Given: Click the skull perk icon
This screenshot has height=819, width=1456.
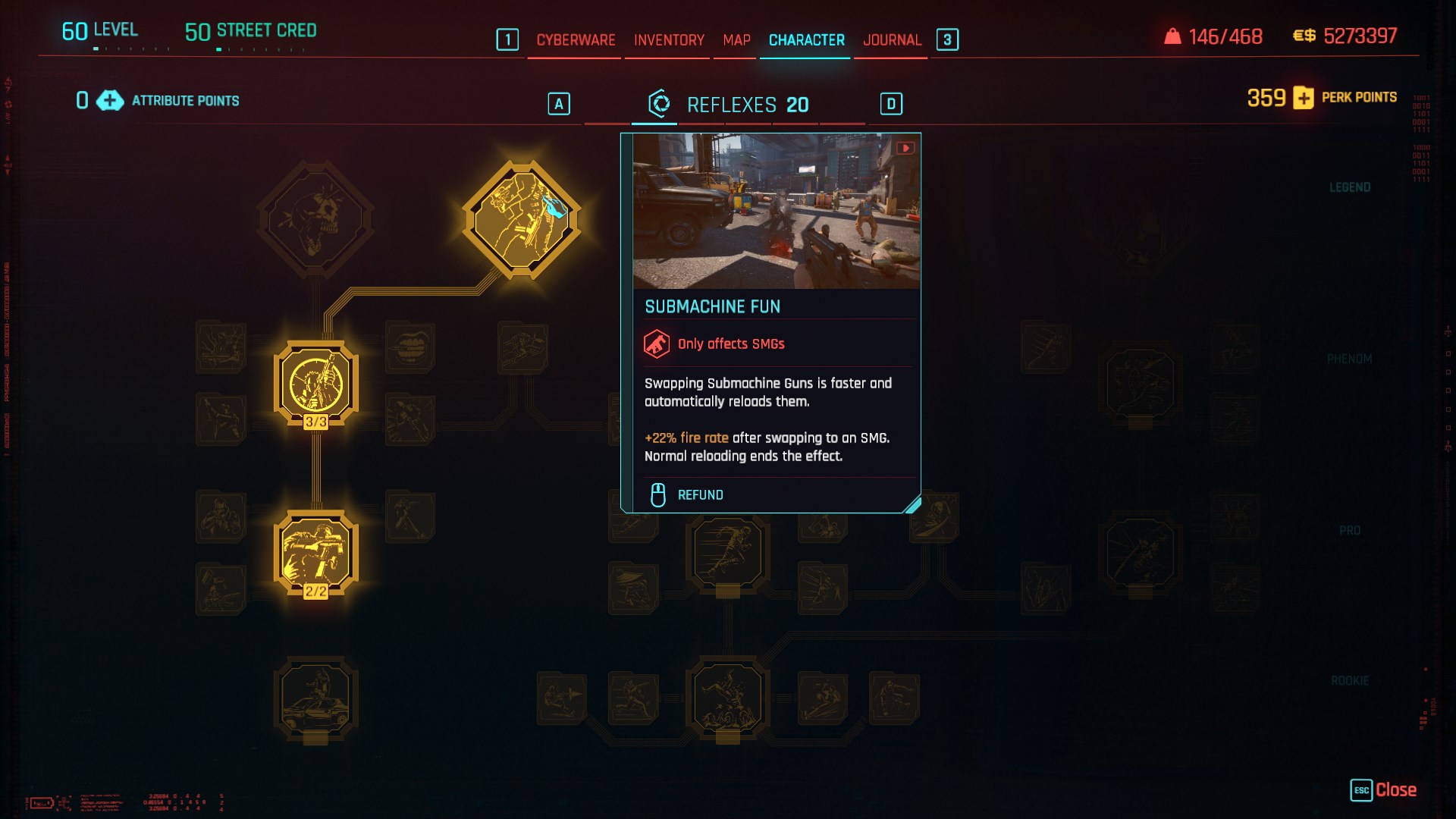Looking at the screenshot, I should [315, 220].
